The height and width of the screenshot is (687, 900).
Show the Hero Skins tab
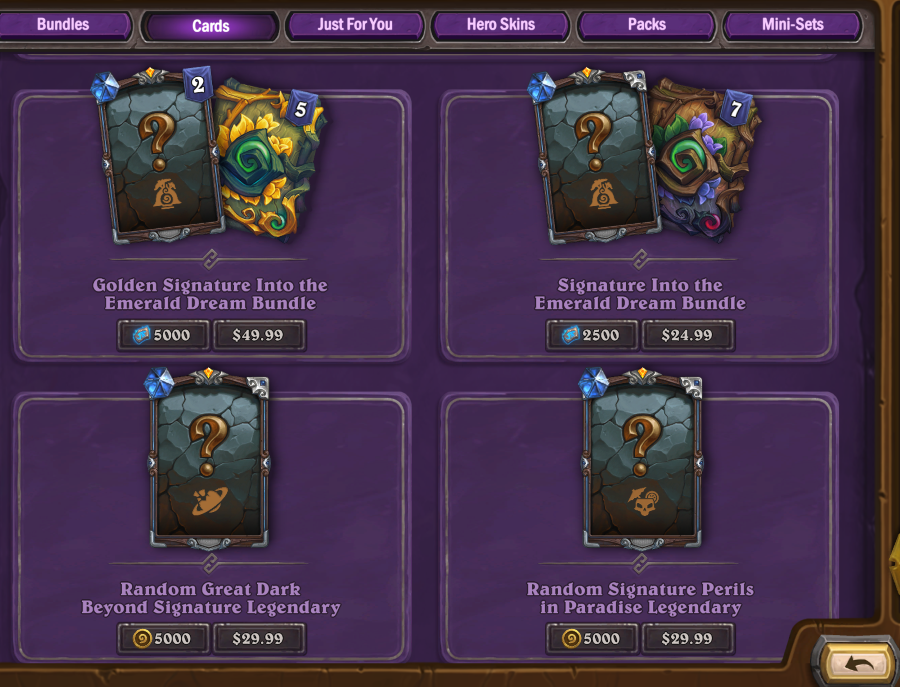tap(500, 25)
